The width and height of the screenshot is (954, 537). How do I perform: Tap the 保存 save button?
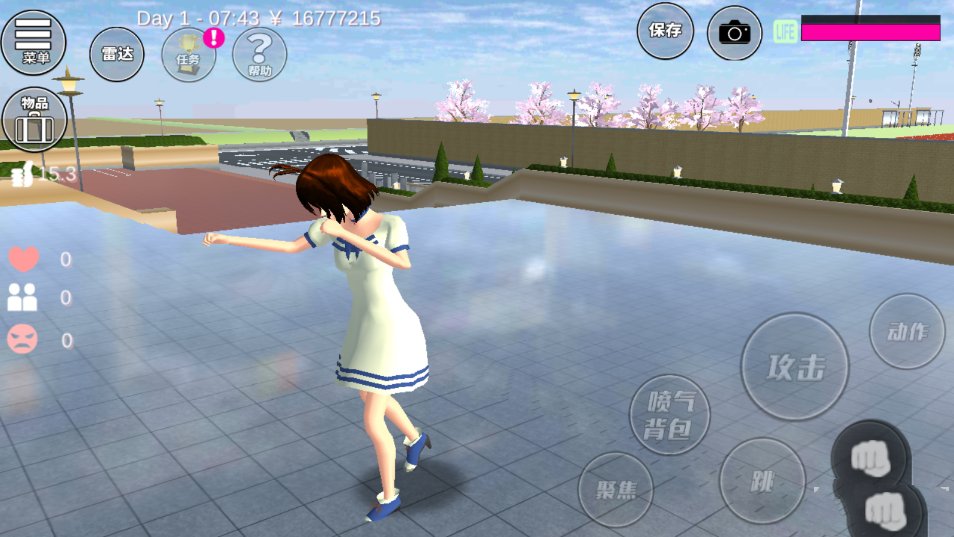[x=665, y=31]
